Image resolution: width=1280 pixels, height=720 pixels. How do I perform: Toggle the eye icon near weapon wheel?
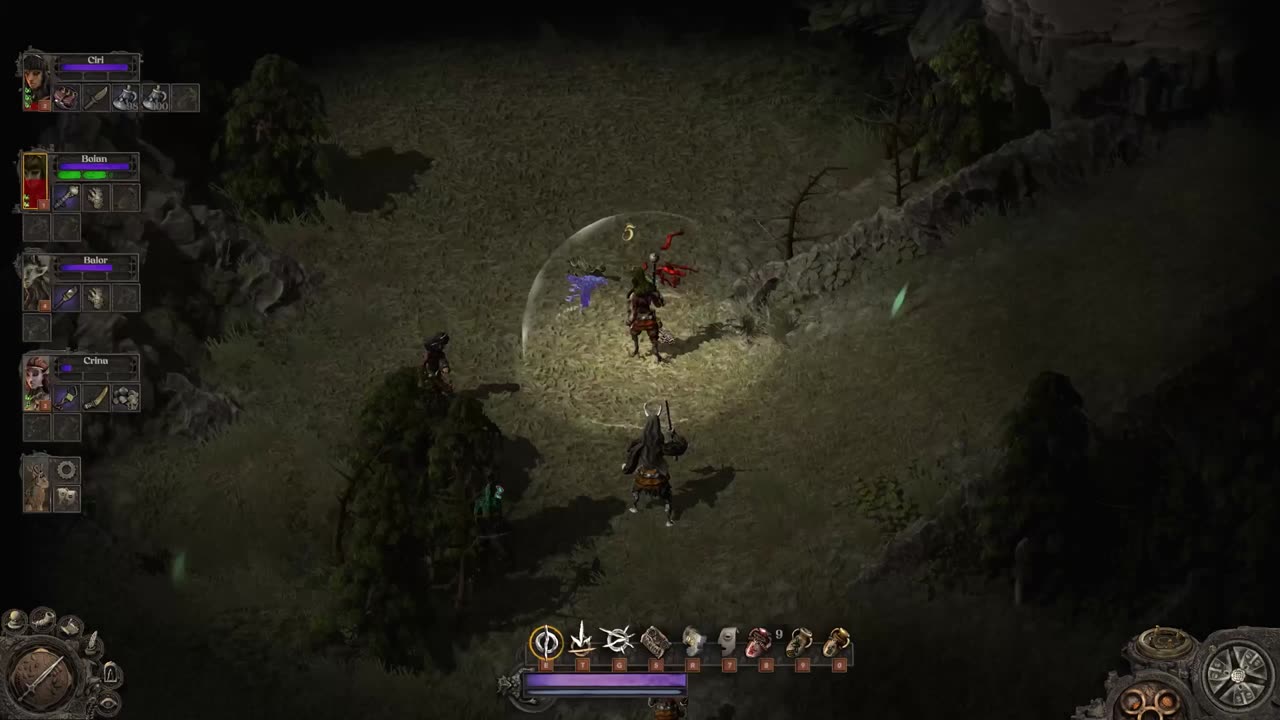pos(107,703)
